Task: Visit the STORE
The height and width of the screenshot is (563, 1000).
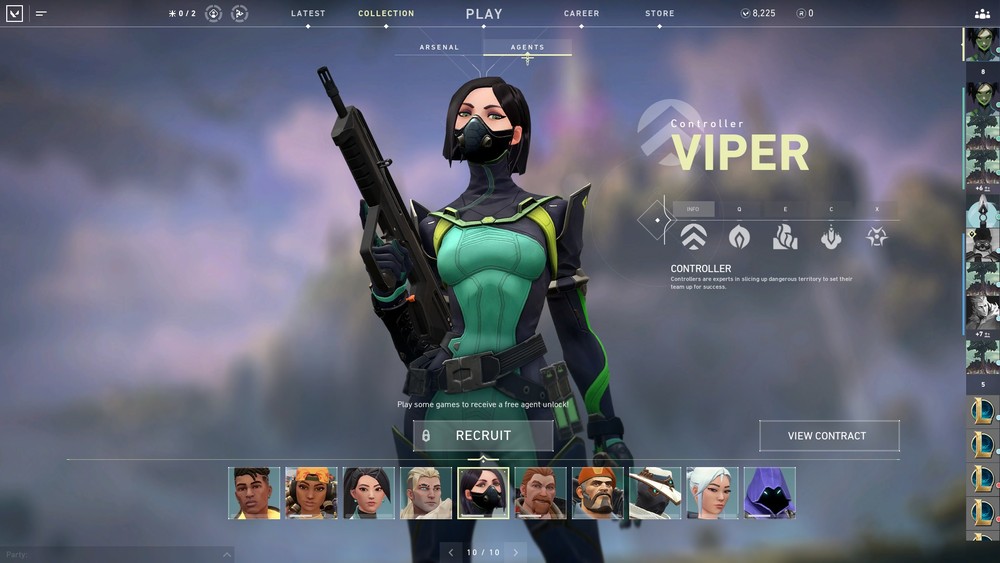Action: click(x=659, y=14)
